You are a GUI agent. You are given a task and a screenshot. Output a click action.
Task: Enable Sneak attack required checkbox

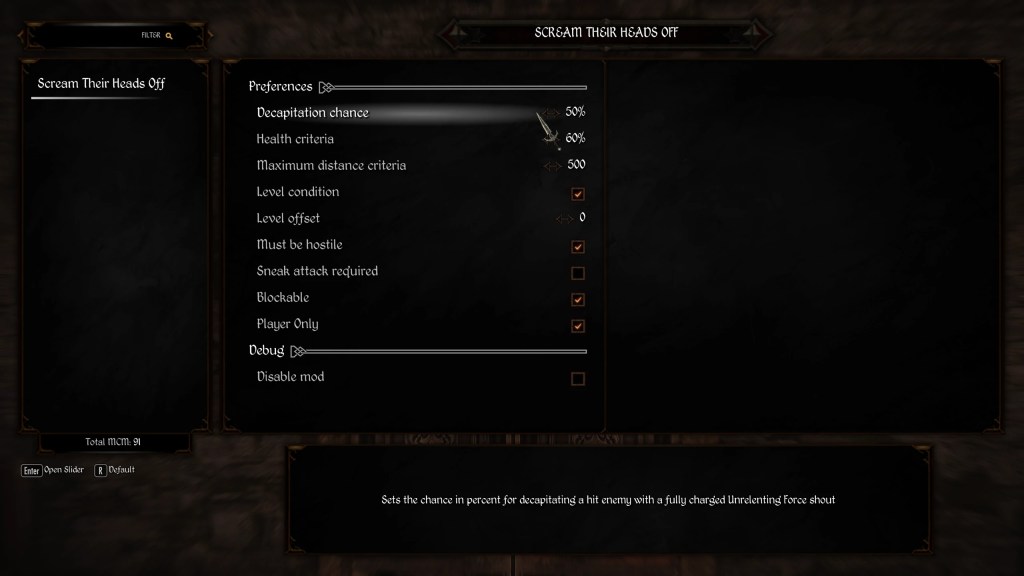tap(577, 273)
